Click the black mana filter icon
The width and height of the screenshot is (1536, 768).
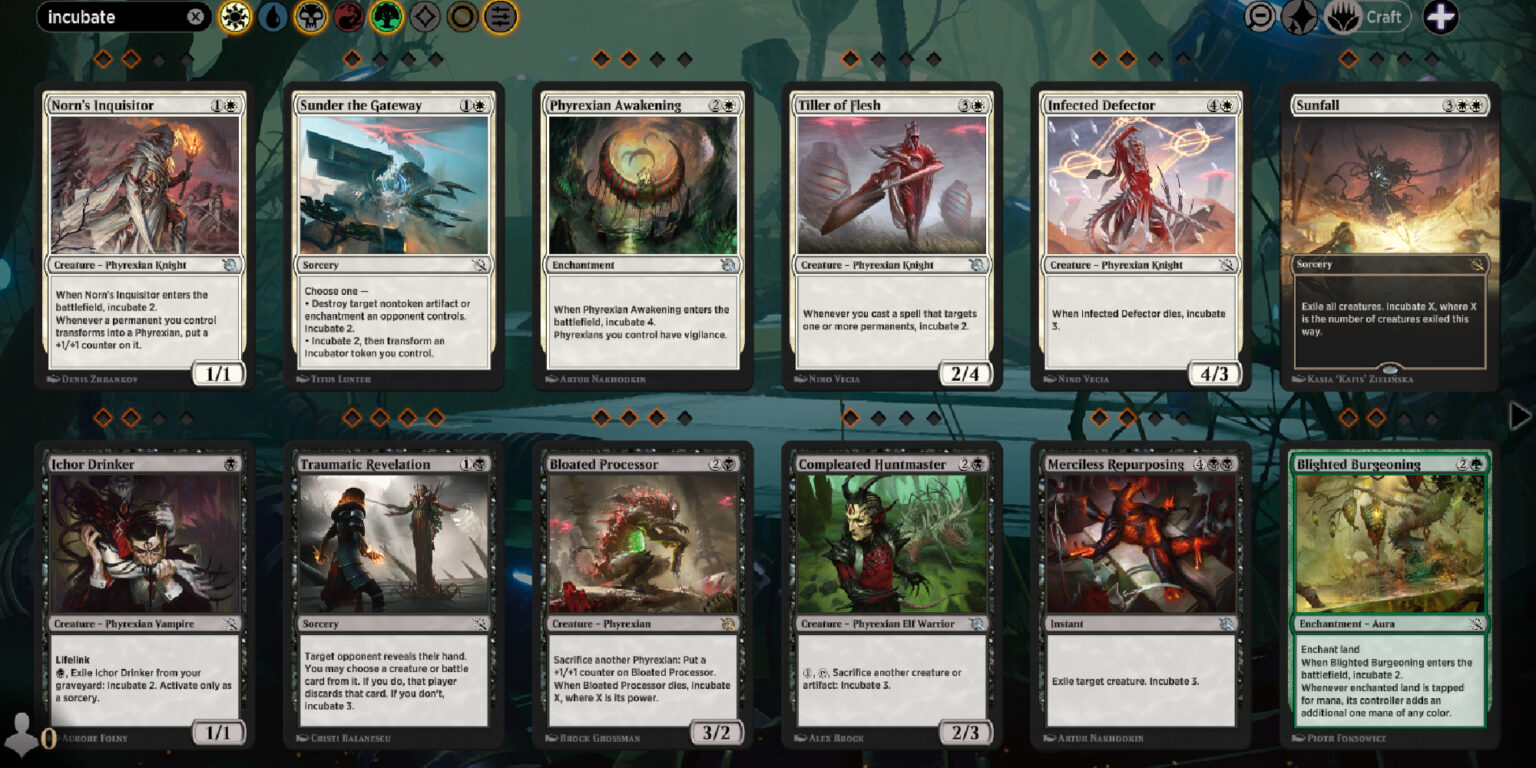pyautogui.click(x=310, y=17)
